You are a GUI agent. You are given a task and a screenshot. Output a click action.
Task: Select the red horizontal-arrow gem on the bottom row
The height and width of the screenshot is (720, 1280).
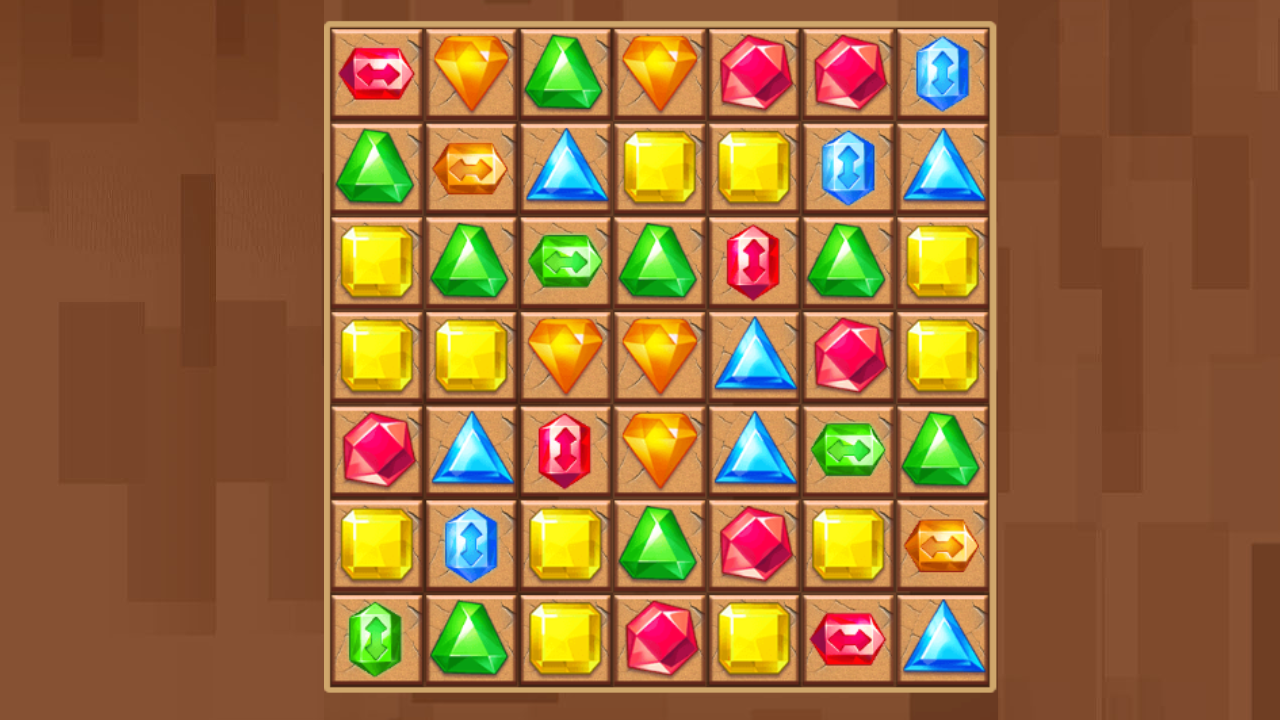point(849,639)
